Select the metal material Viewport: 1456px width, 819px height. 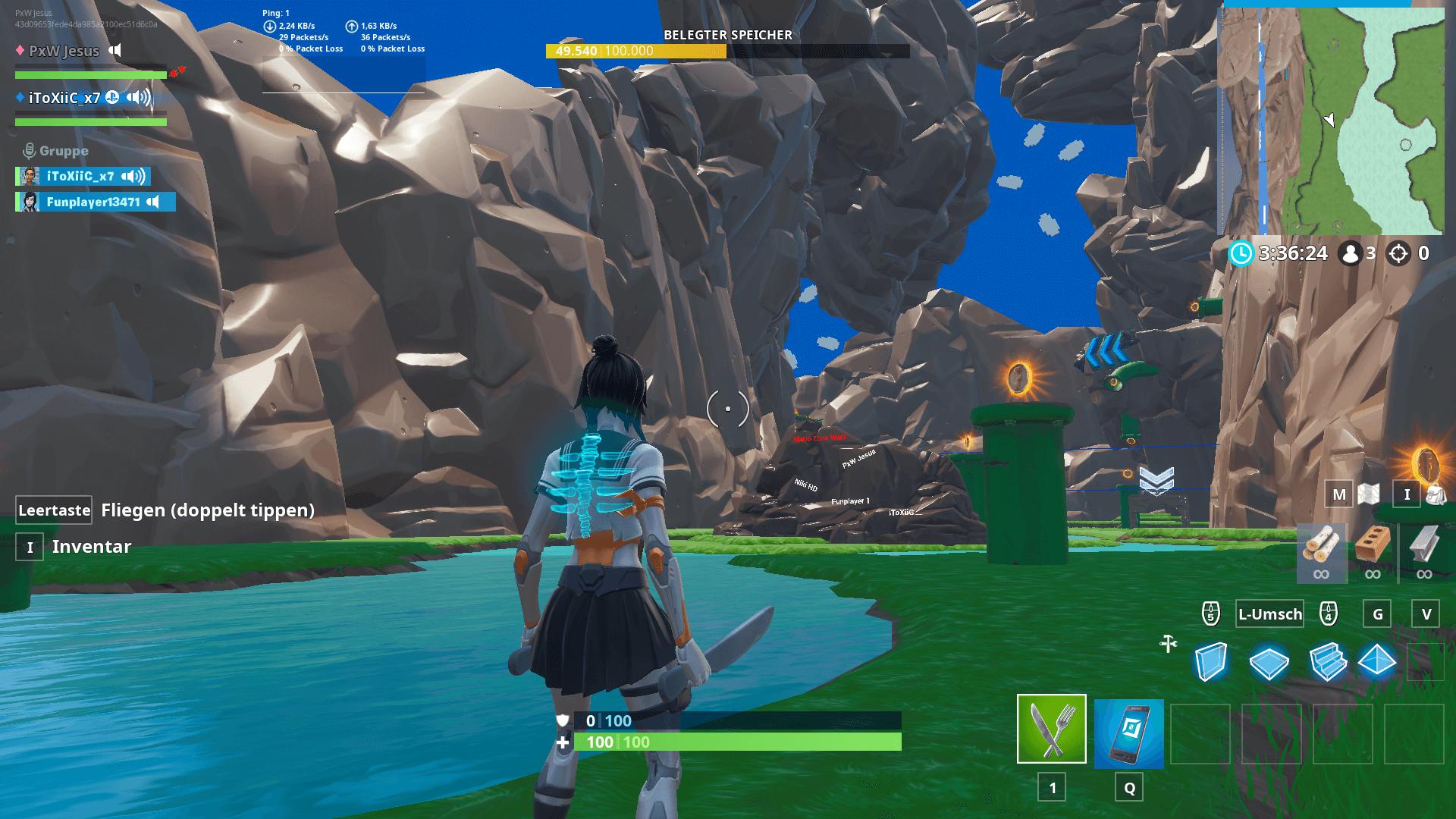pyautogui.click(x=1423, y=551)
